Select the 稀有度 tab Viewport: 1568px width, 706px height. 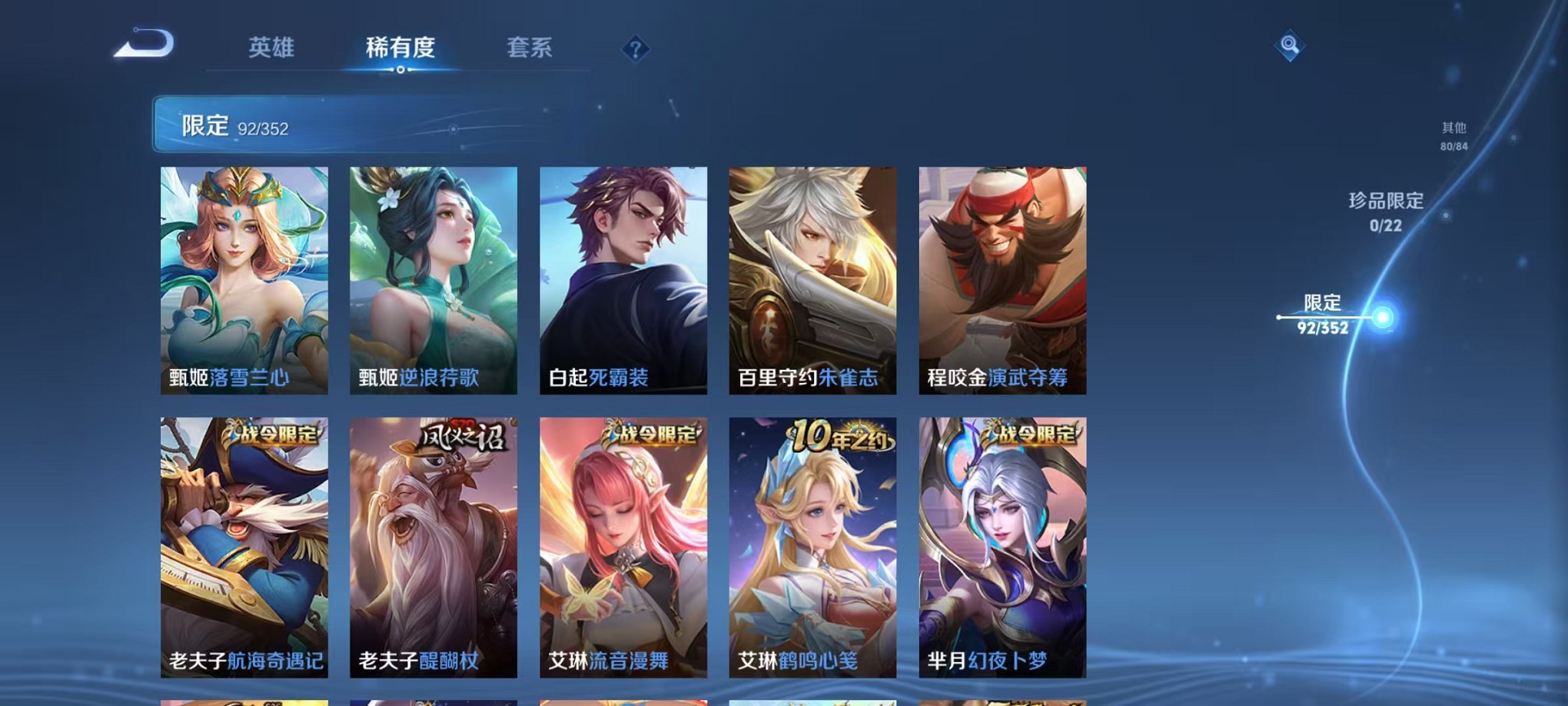pyautogui.click(x=402, y=48)
